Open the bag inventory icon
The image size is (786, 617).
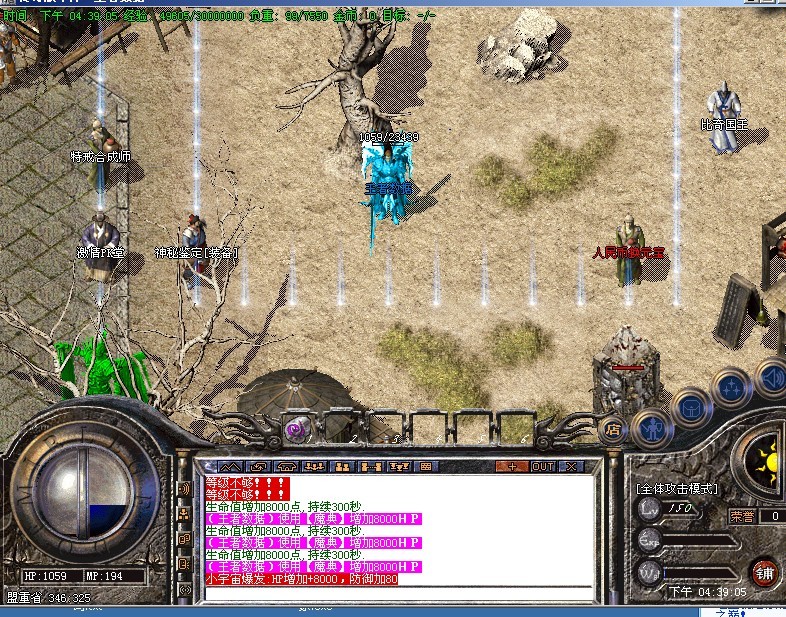(x=691, y=407)
